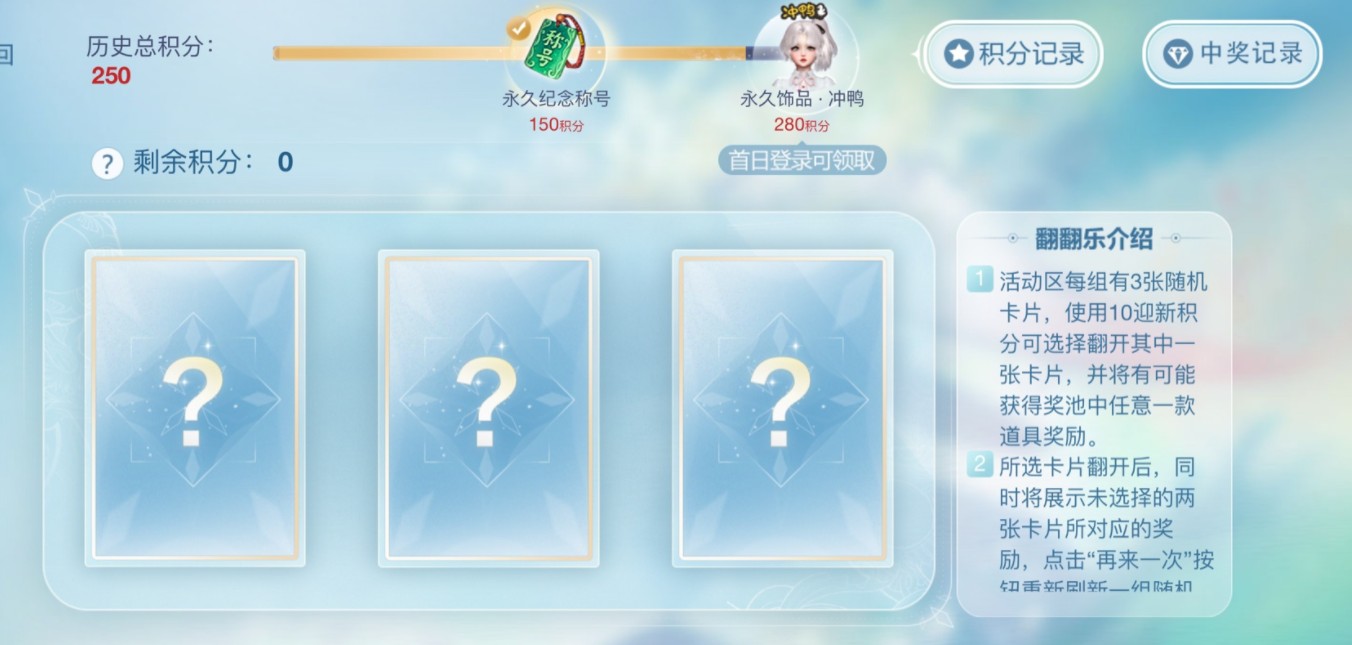Select the 永久纪念称号 title reward icon

click(555, 48)
